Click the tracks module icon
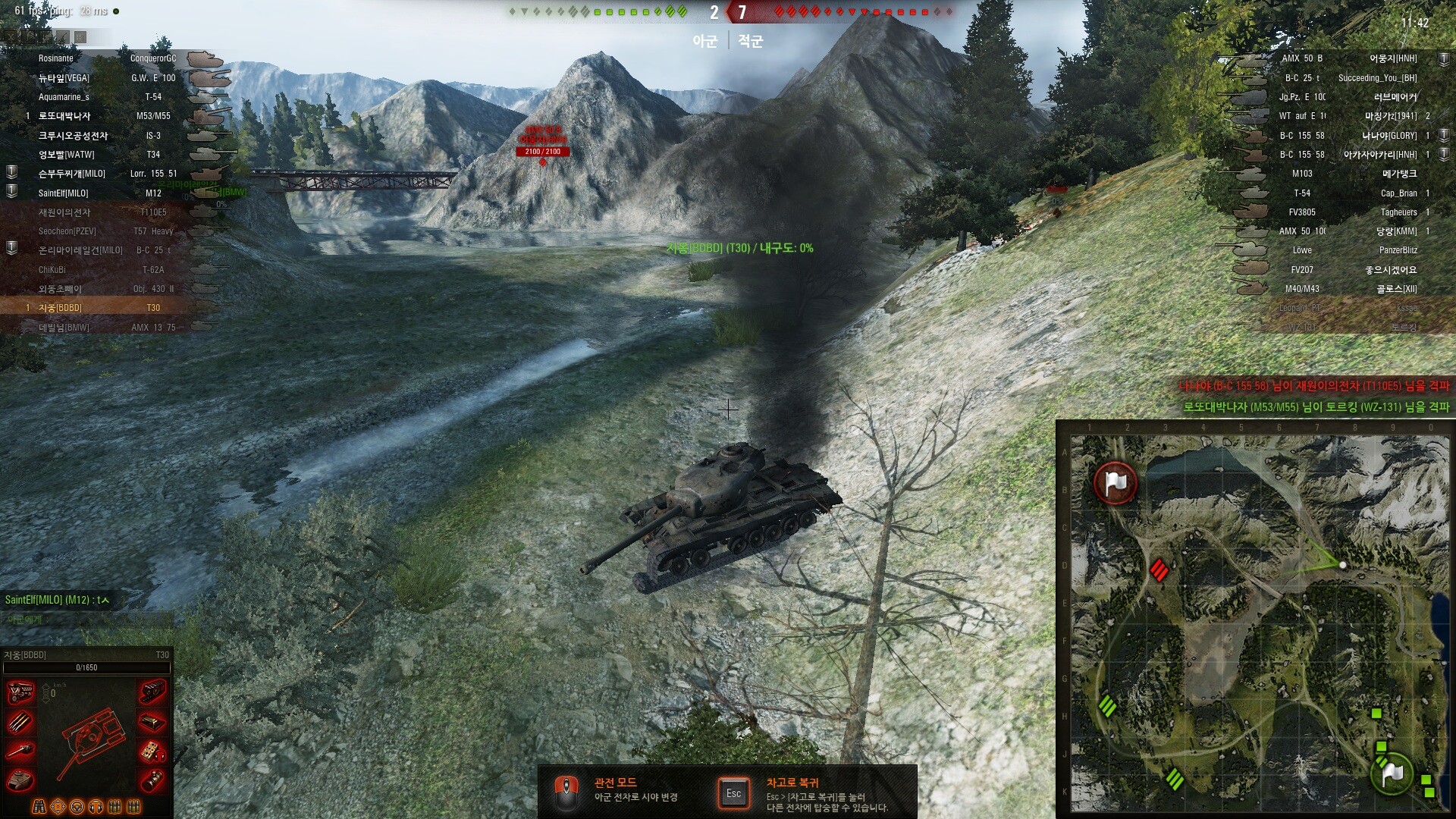1456x819 pixels. point(152,692)
